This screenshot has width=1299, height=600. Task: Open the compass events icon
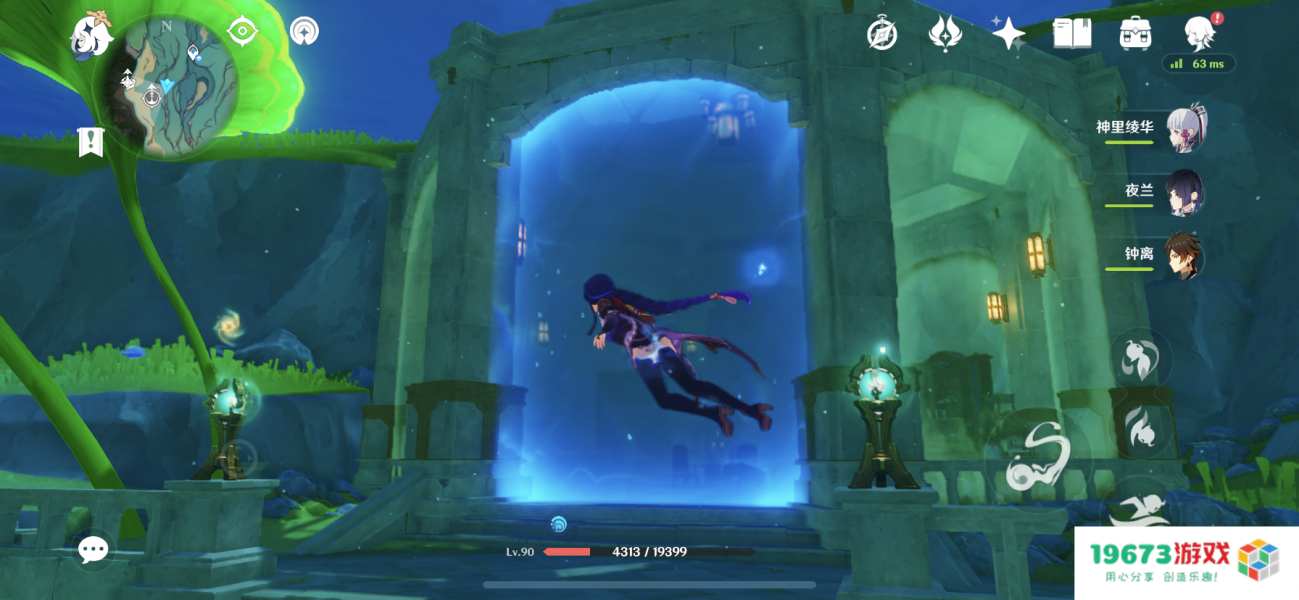pos(881,34)
